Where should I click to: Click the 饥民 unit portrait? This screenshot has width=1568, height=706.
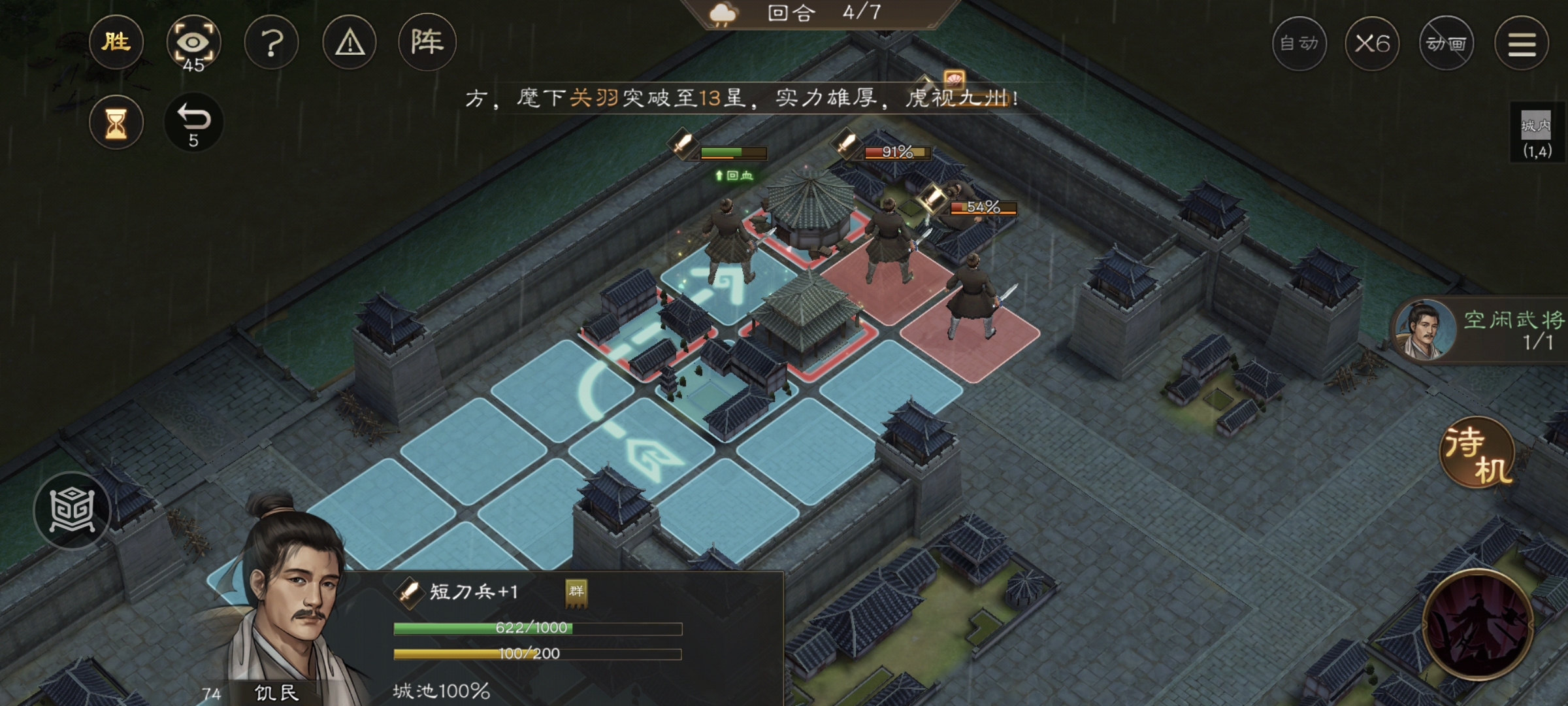coord(287,608)
